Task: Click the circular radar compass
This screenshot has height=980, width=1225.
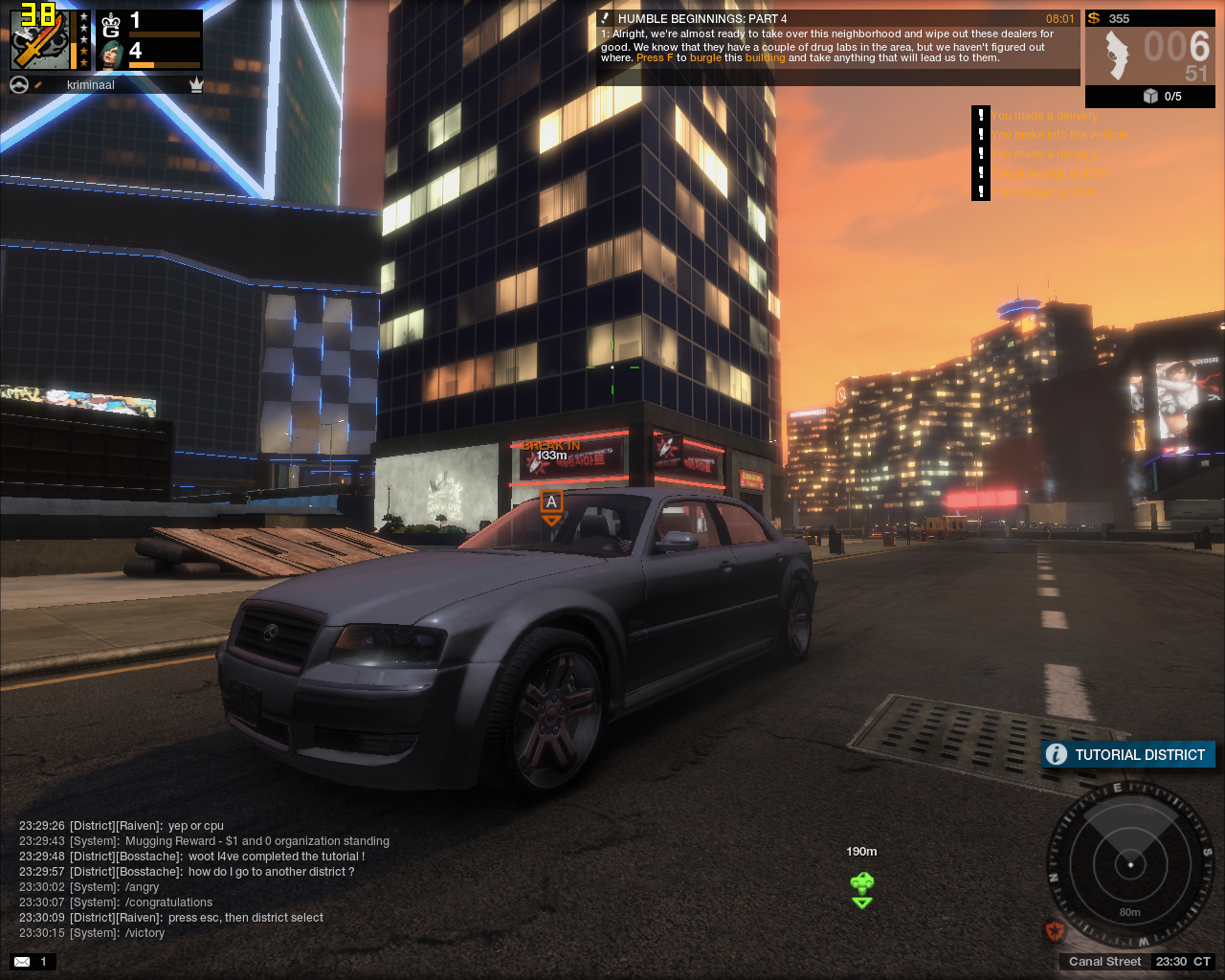Action: pyautogui.click(x=1130, y=864)
